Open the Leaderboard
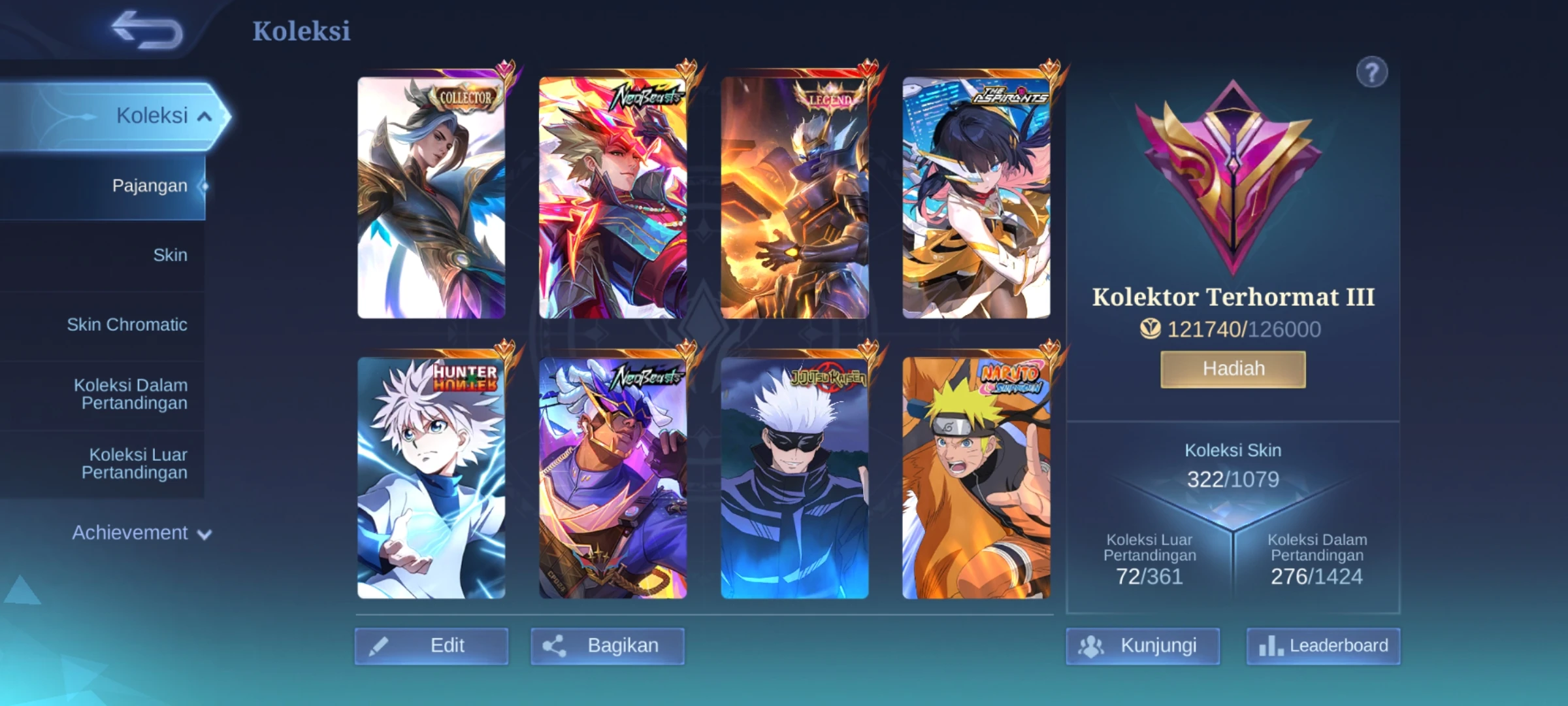This screenshot has width=1568, height=706. click(x=1323, y=646)
